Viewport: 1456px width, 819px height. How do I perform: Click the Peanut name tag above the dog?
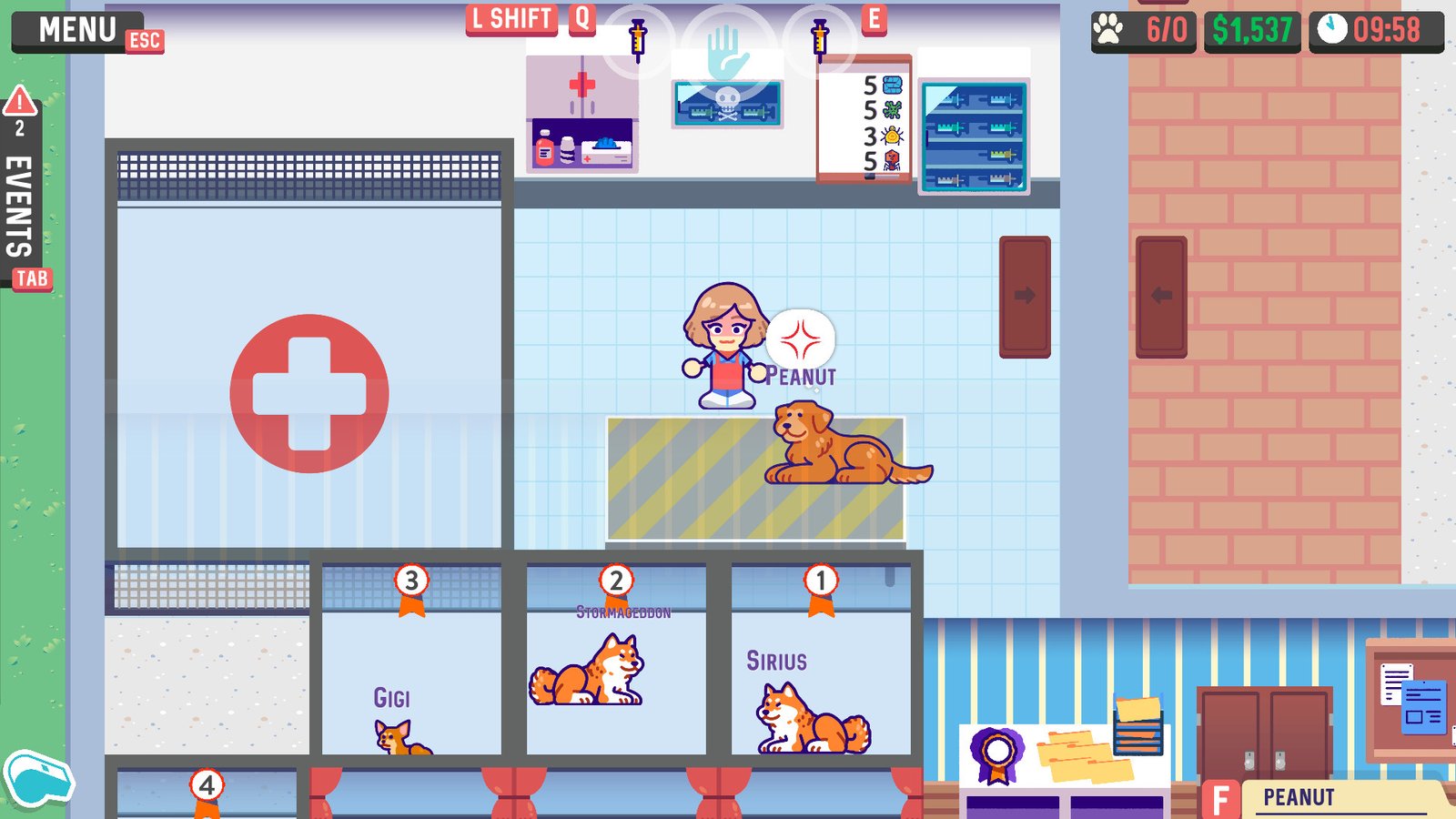pos(802,373)
